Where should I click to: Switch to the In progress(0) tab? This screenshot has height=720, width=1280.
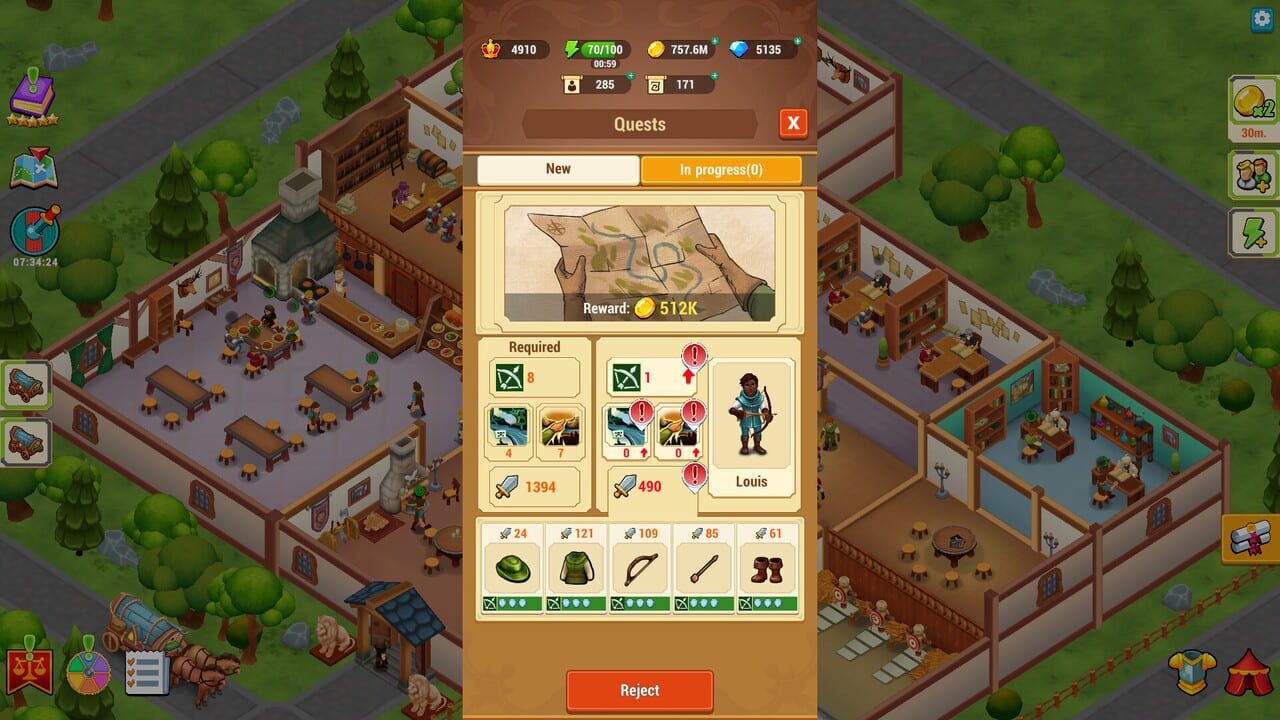[x=721, y=170]
